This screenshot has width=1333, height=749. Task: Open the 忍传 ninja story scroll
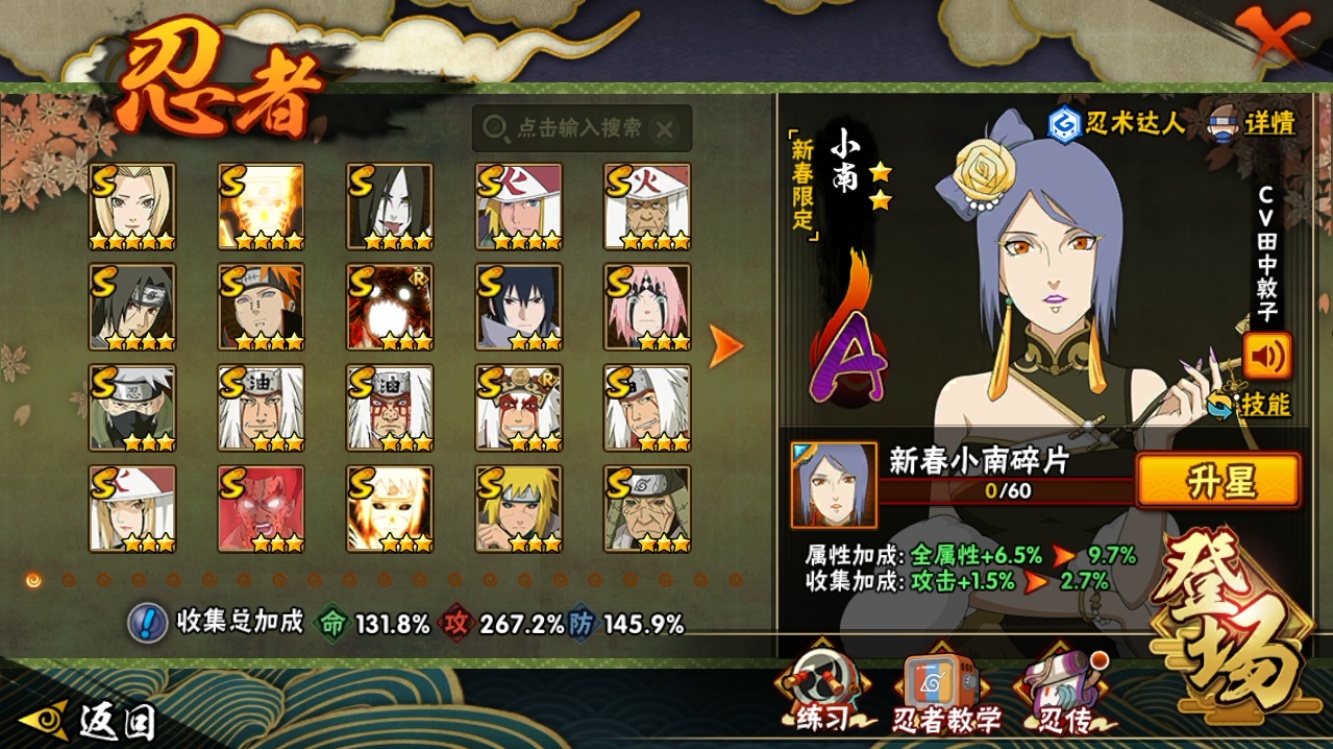tap(1062, 694)
